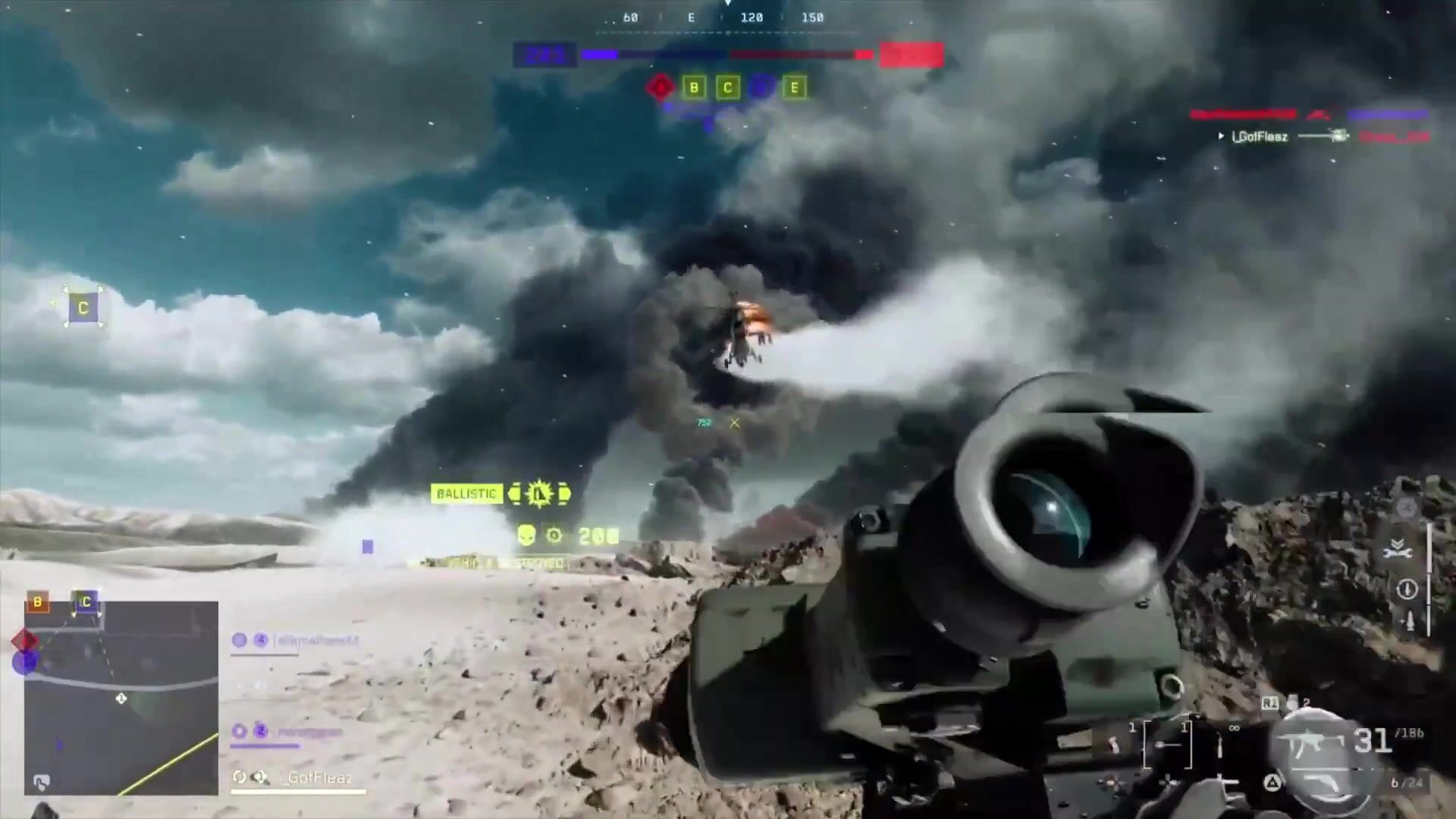The height and width of the screenshot is (819, 1456).
Task: Click the floating C objective marker
Action: [x=83, y=308]
